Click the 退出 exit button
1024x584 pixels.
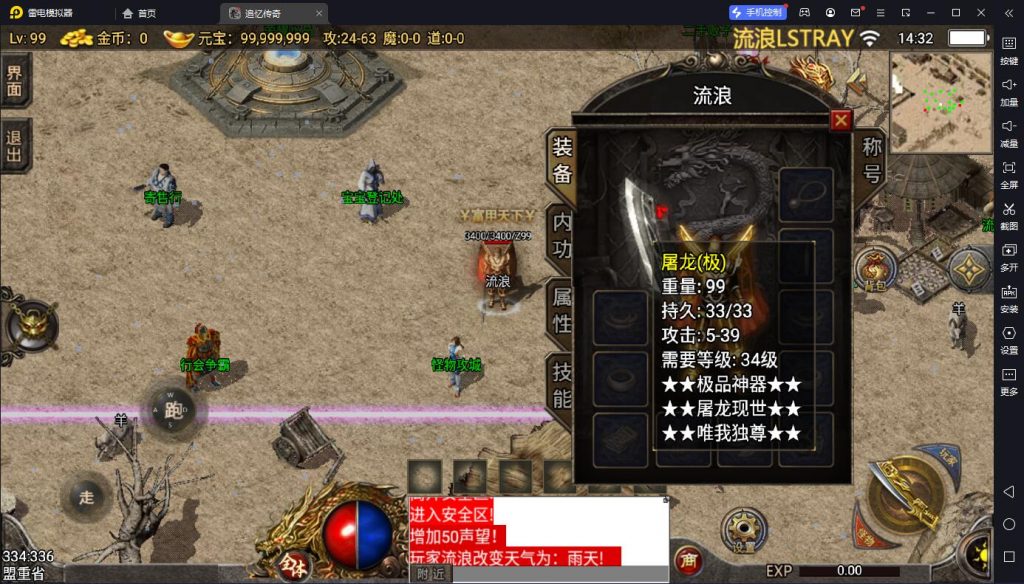[14, 146]
